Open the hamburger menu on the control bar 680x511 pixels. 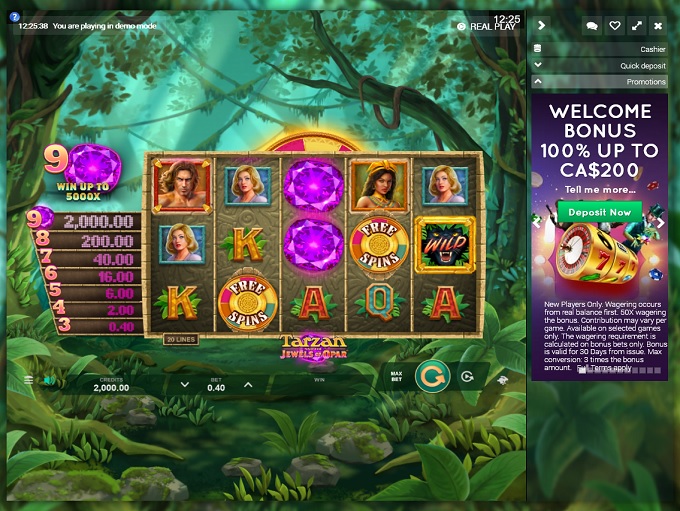point(28,380)
